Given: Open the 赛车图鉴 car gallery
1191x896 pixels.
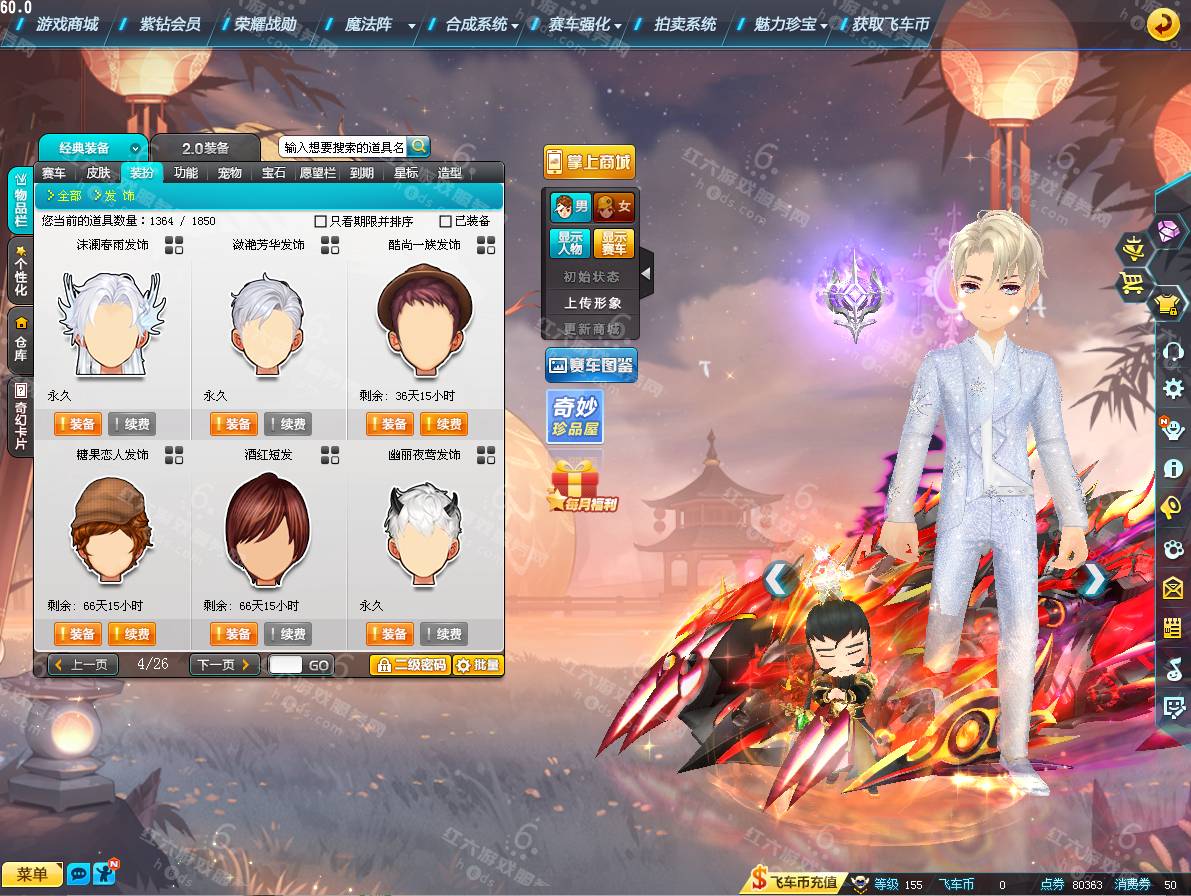Looking at the screenshot, I should coord(590,366).
